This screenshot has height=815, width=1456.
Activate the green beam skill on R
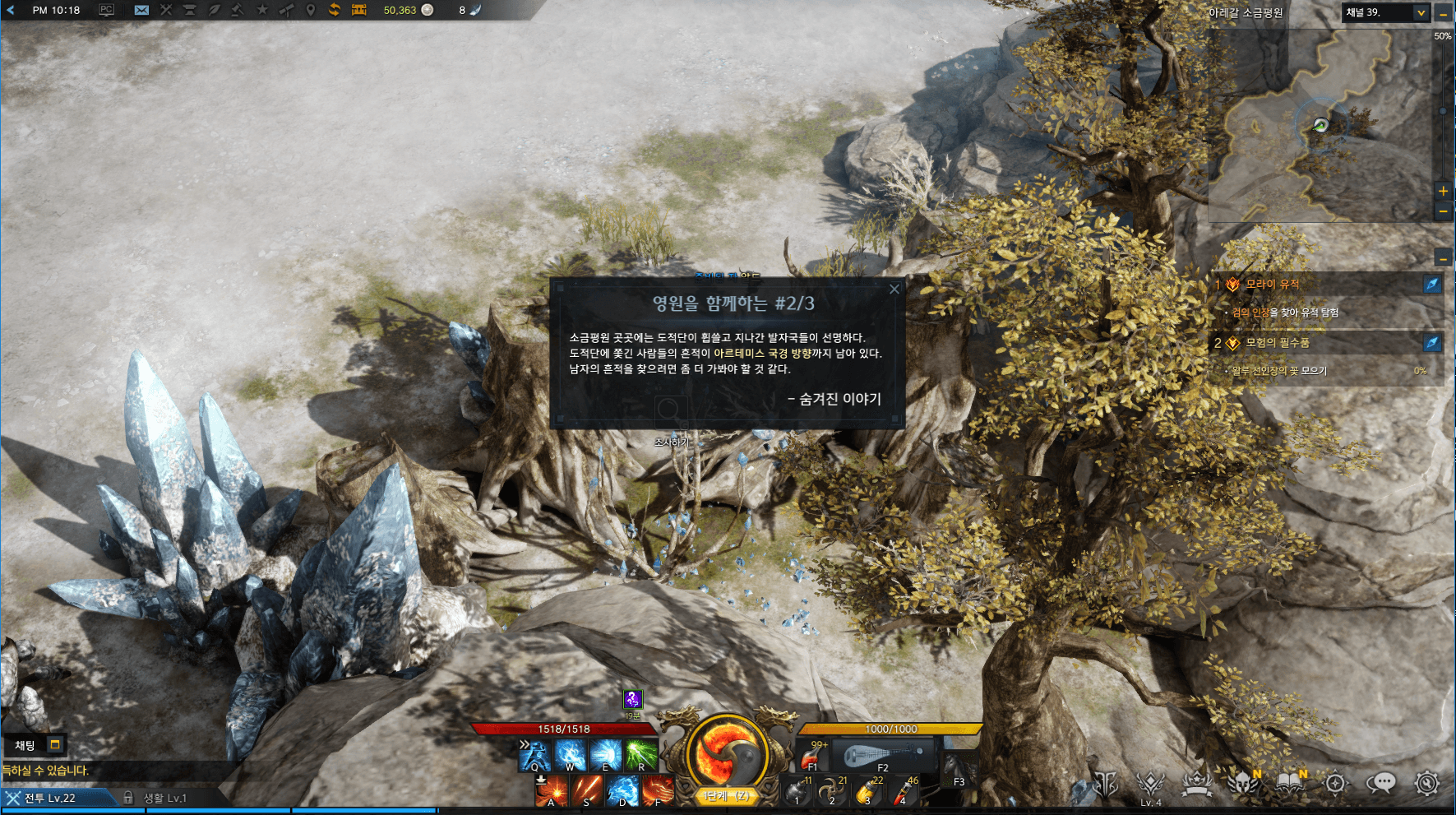pyautogui.click(x=640, y=755)
